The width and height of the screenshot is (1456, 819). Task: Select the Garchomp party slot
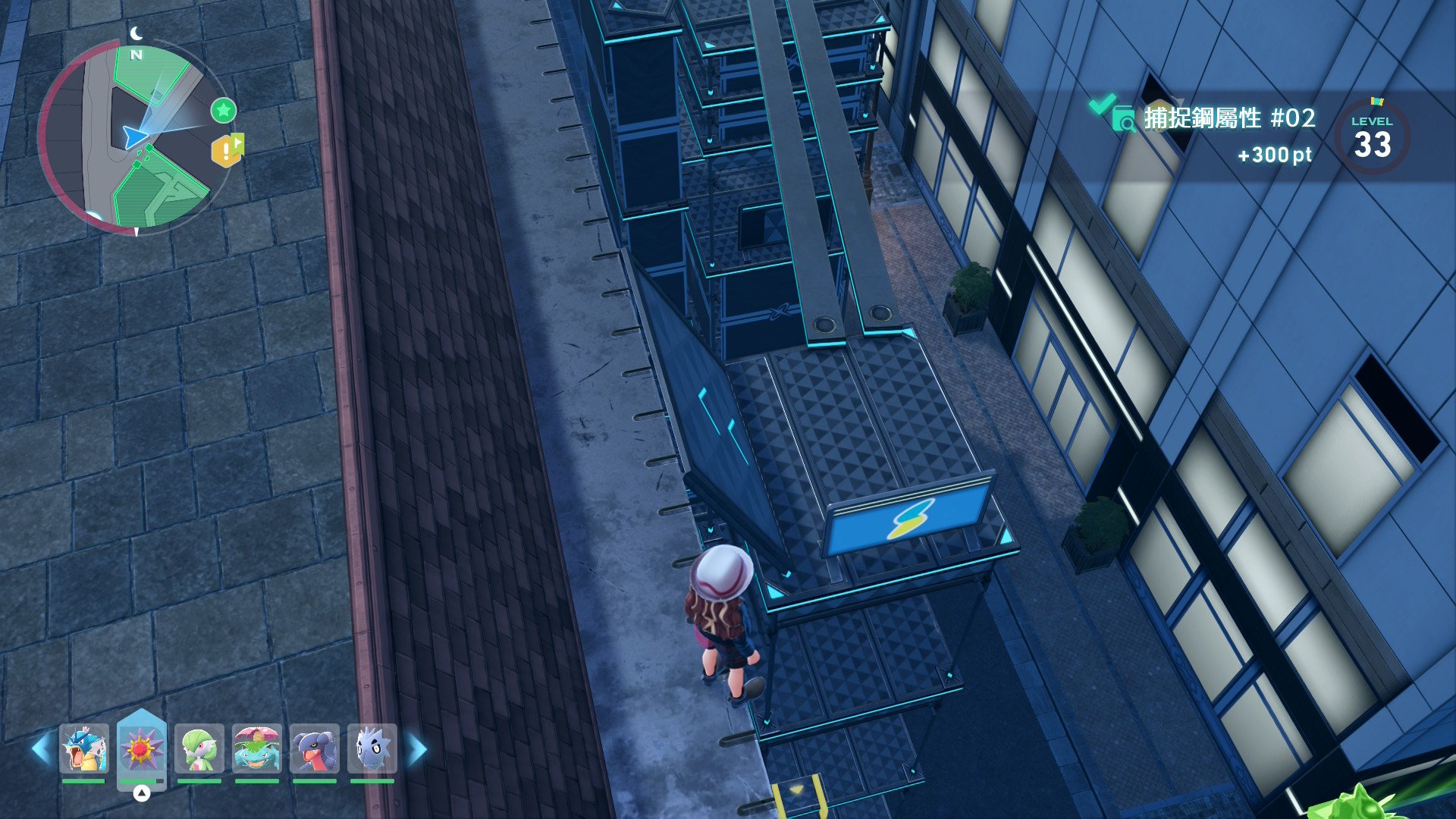(314, 748)
